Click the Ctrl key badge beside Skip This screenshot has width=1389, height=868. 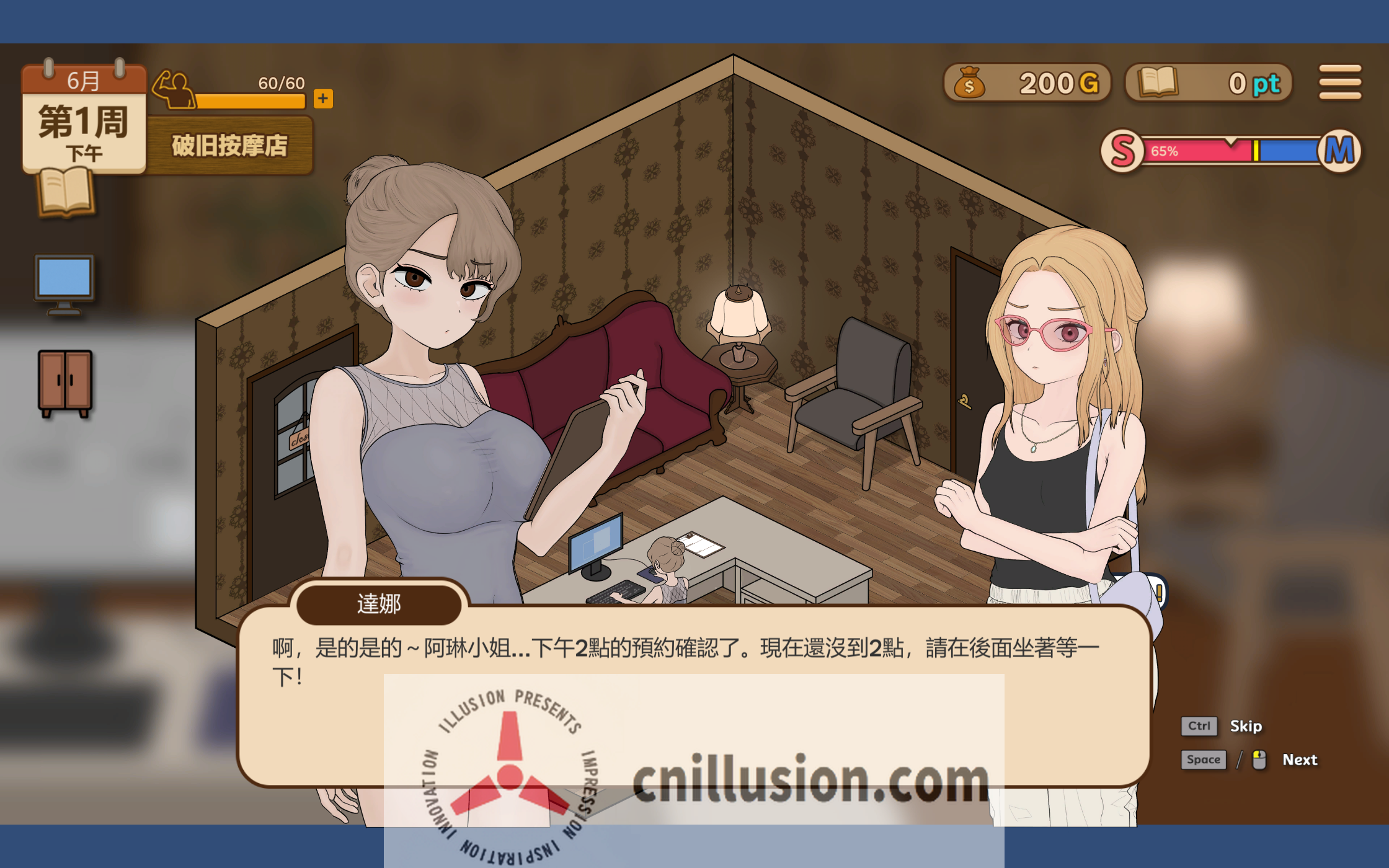1199,725
